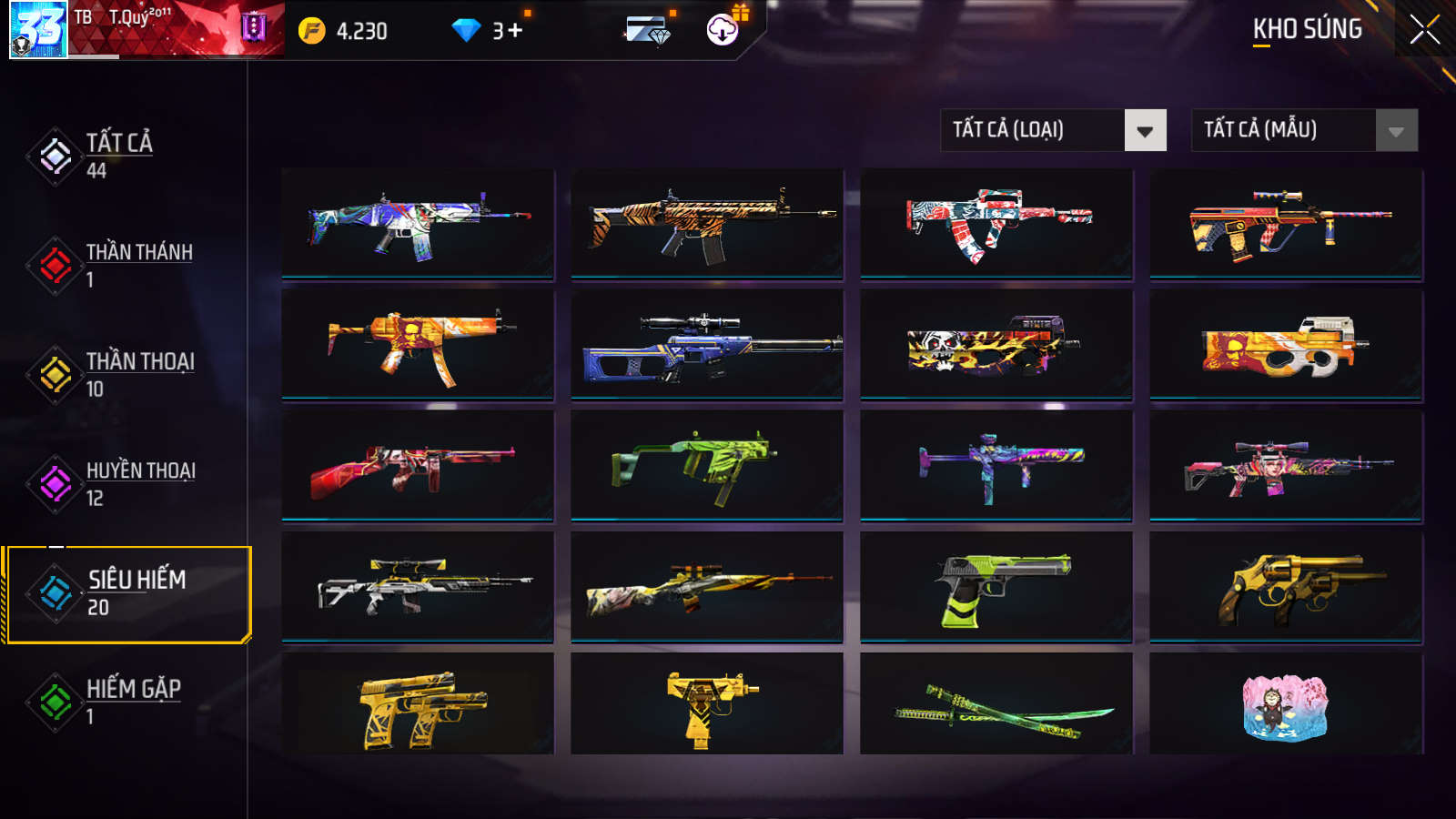Image resolution: width=1456 pixels, height=819 pixels.
Task: Open the download cloud icon
Action: [x=723, y=30]
